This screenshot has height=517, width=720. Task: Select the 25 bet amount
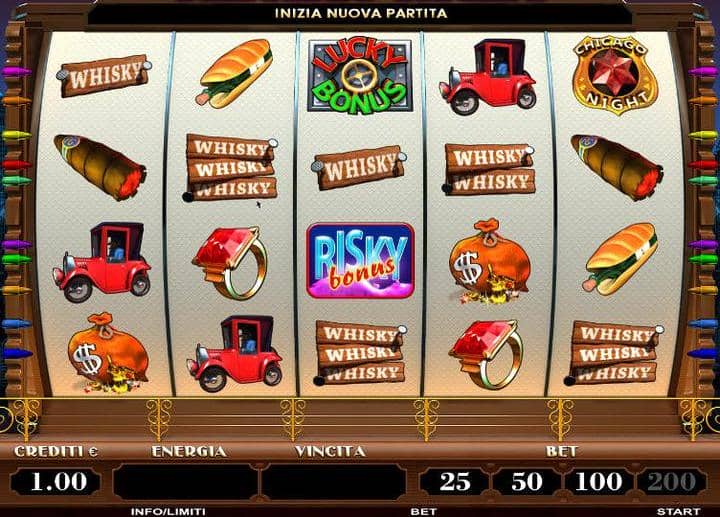pyautogui.click(x=455, y=481)
